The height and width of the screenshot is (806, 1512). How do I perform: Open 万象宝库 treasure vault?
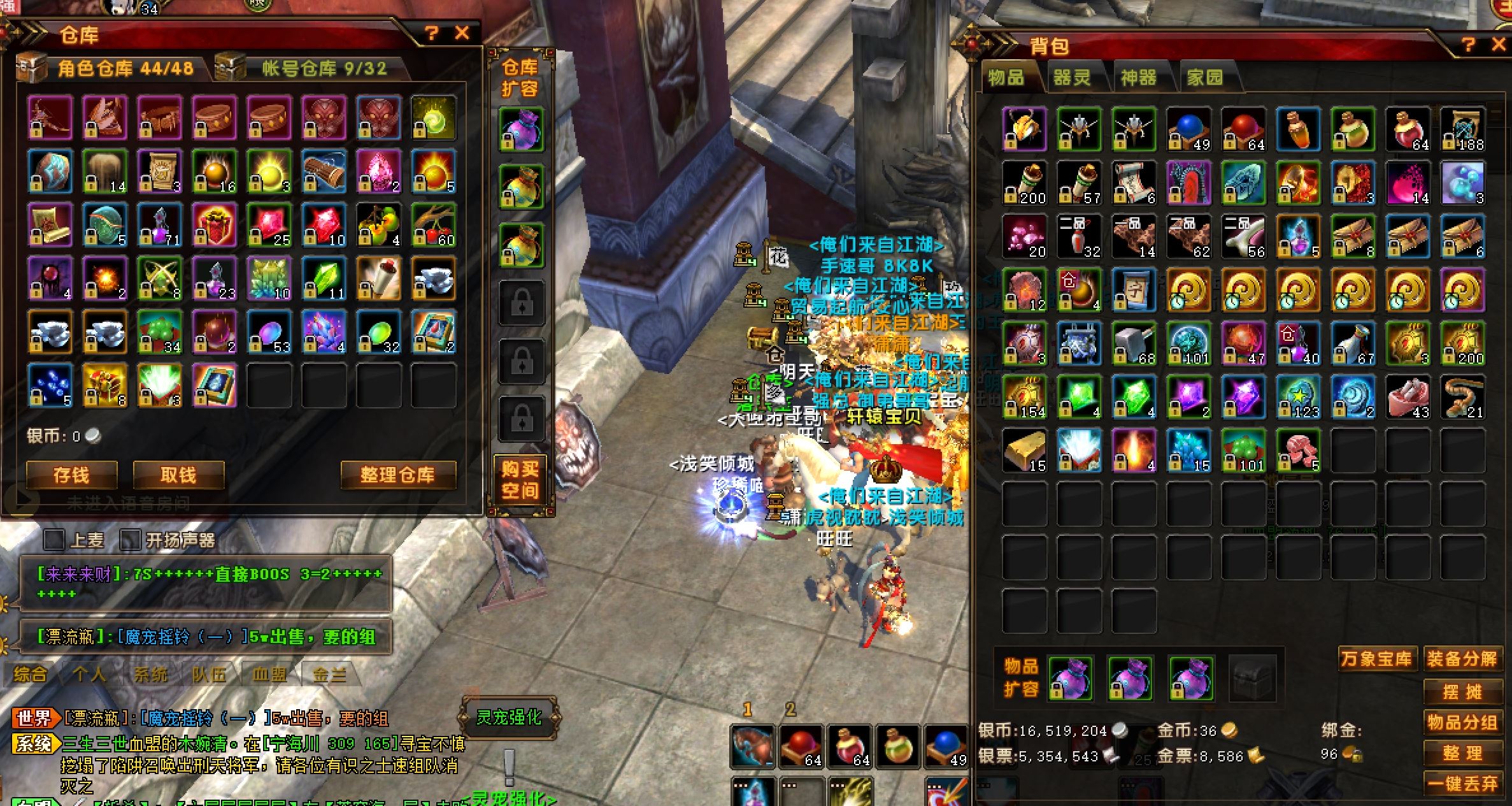pyautogui.click(x=1376, y=659)
